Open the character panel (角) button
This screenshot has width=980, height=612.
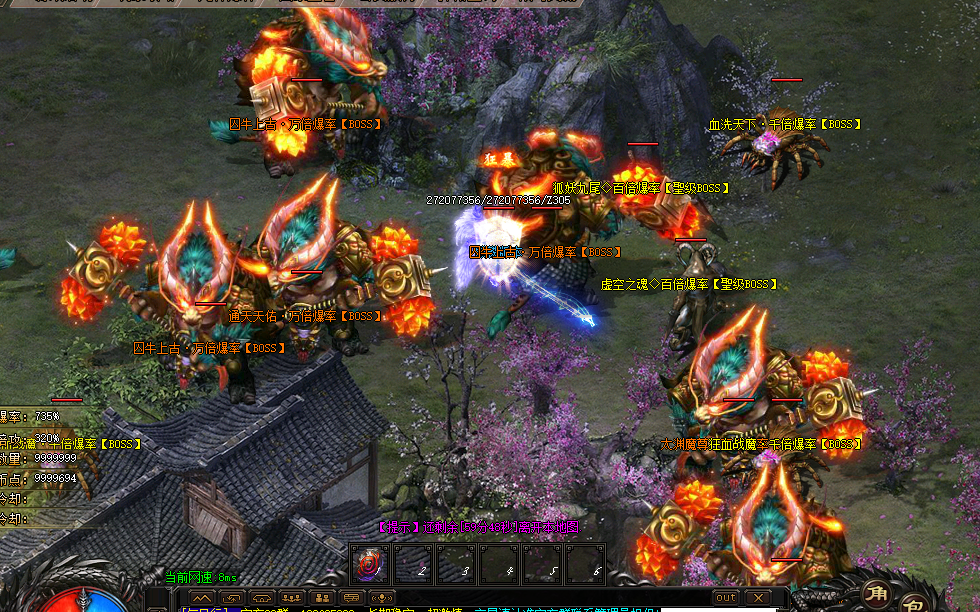(874, 594)
